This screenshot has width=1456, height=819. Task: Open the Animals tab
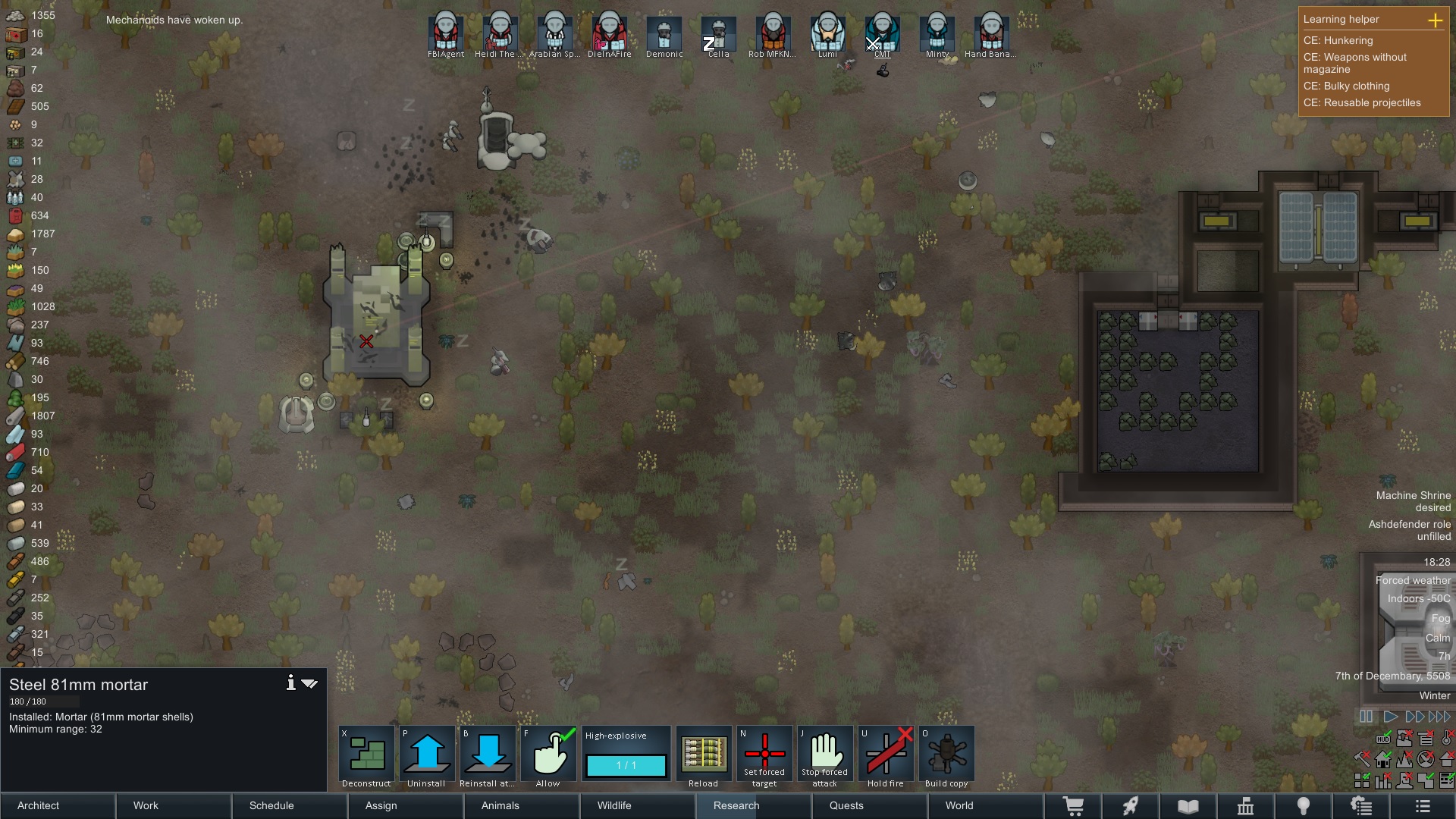tap(500, 805)
